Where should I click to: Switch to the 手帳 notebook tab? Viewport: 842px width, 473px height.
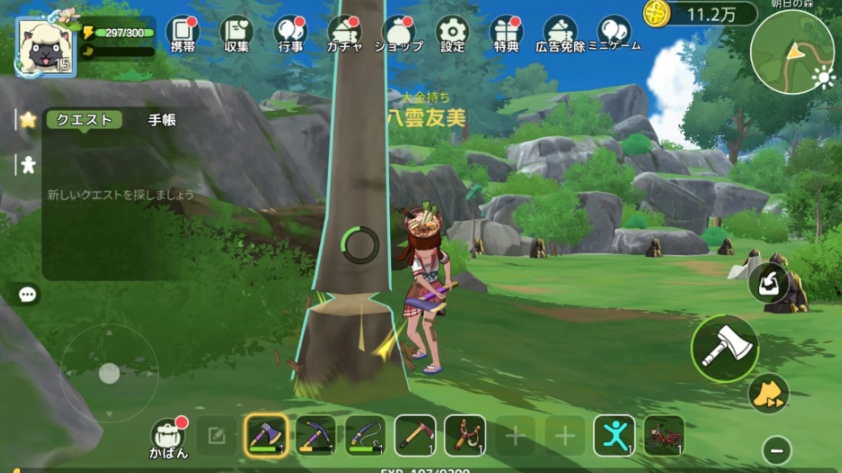(162, 120)
